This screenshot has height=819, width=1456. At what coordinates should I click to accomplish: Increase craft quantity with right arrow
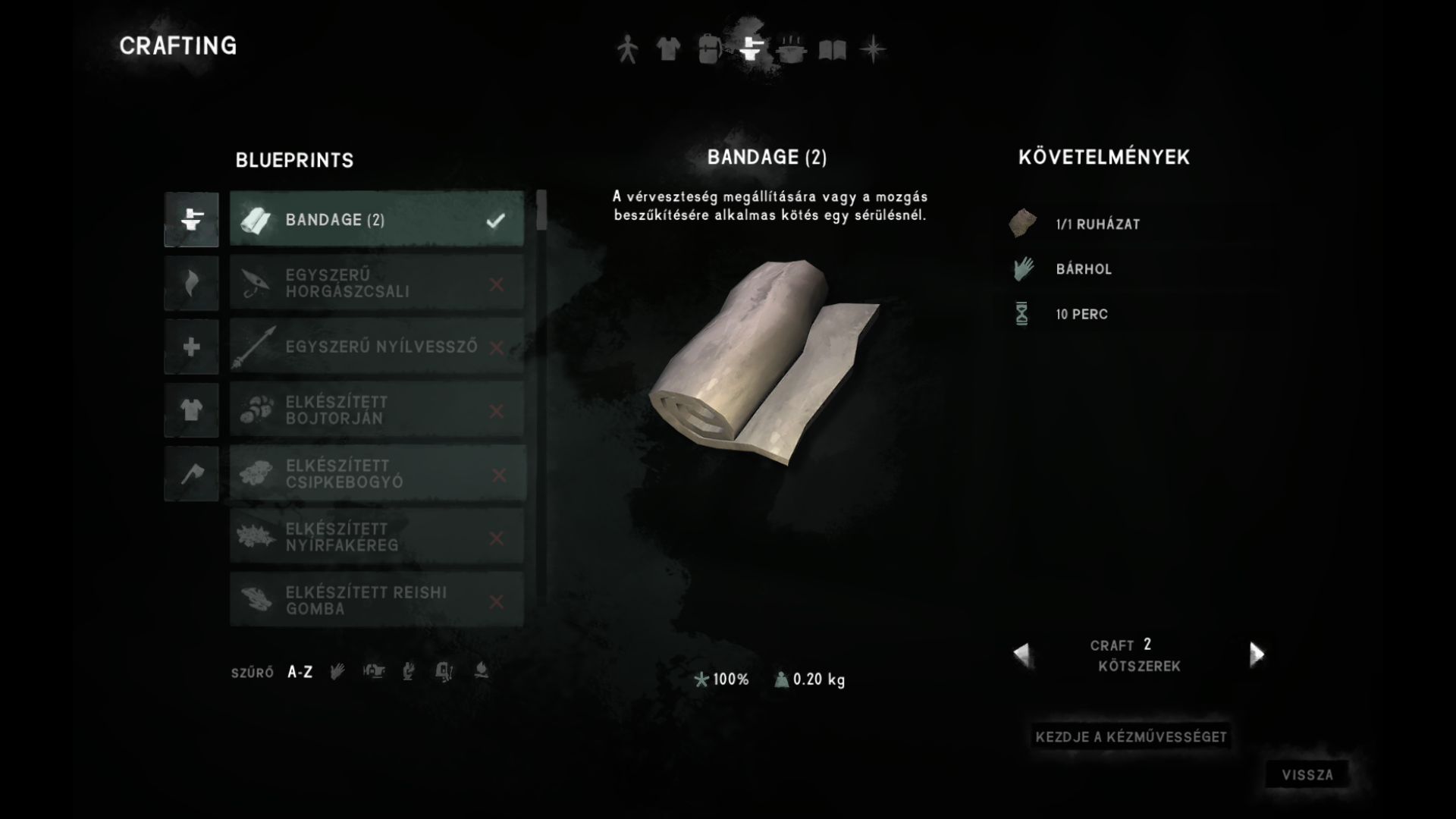click(x=1257, y=654)
